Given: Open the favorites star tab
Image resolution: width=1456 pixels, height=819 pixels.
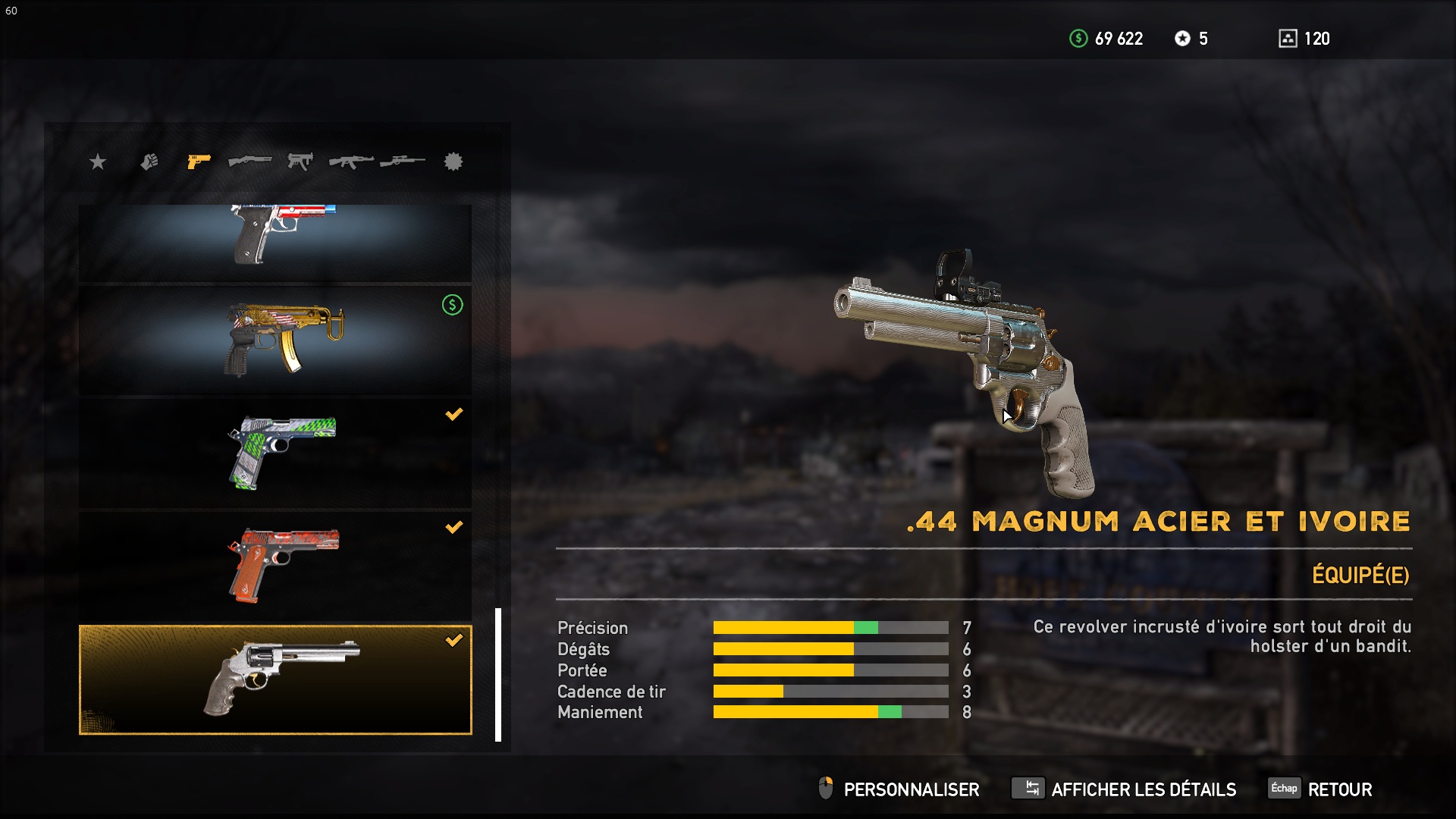Looking at the screenshot, I should click(x=98, y=162).
